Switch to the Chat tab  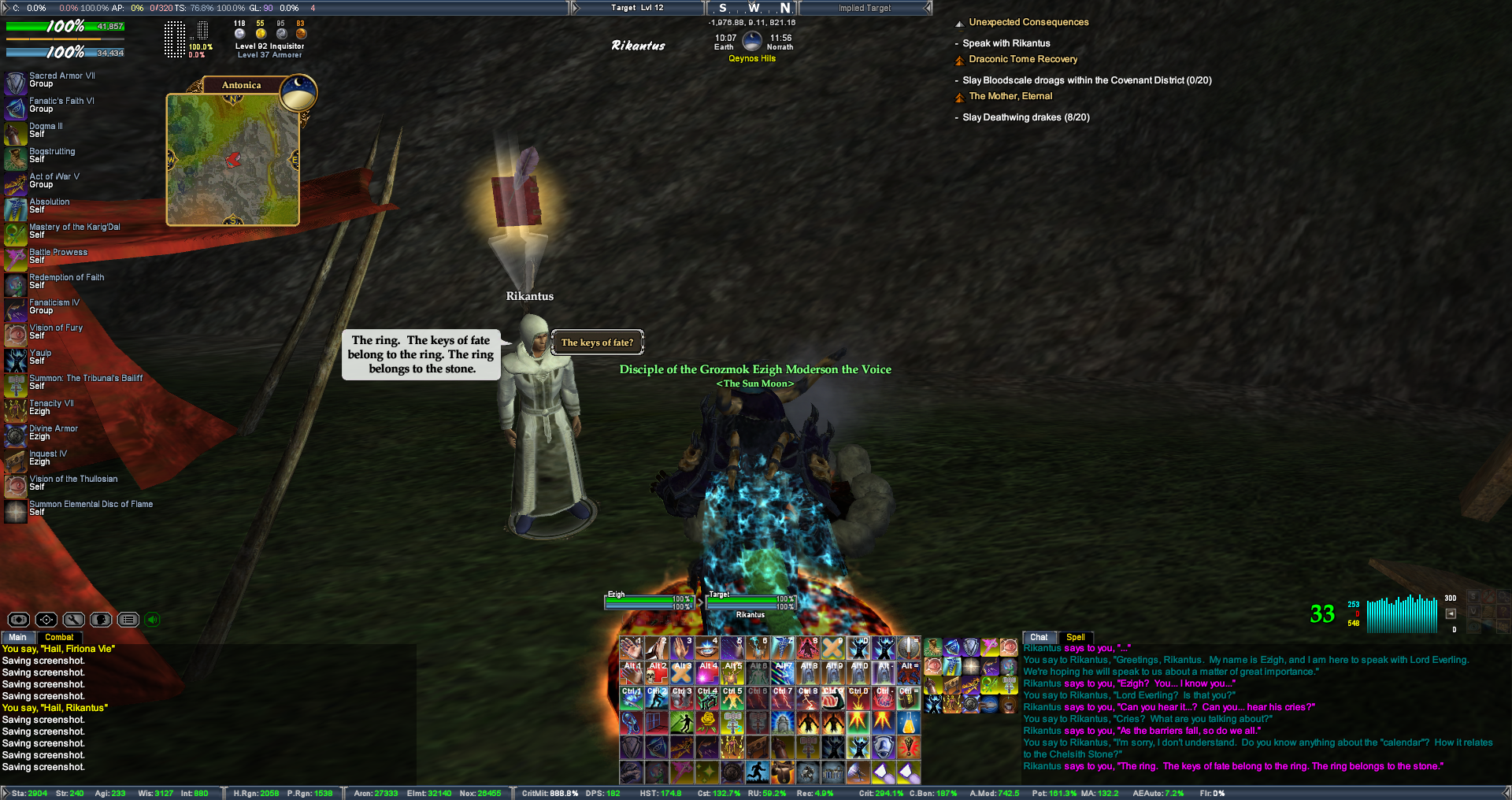[1039, 637]
